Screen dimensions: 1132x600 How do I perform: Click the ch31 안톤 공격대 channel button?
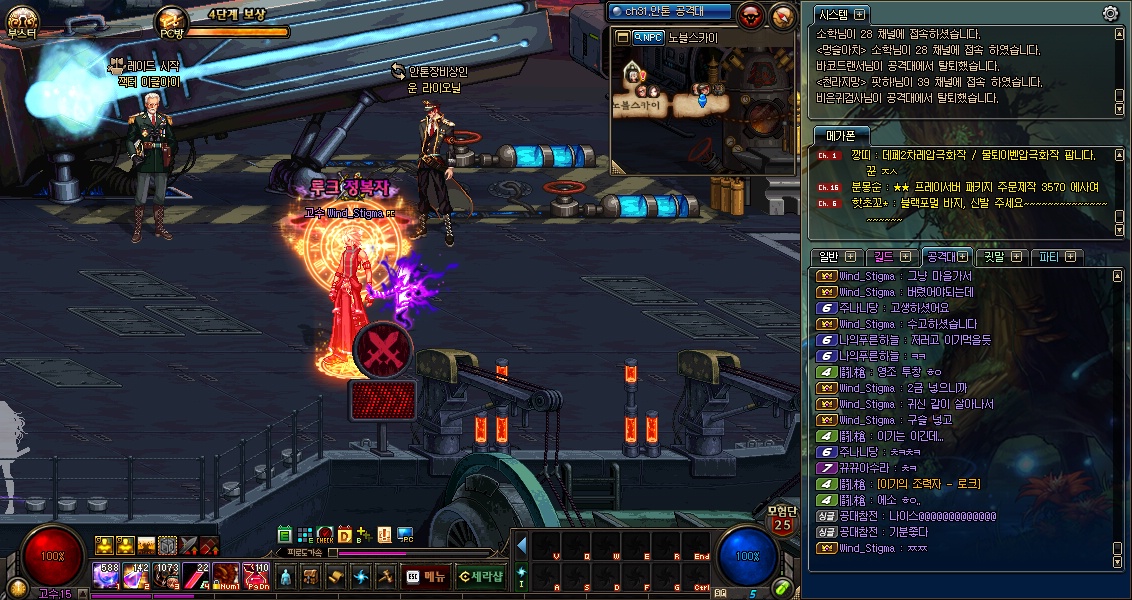click(x=670, y=11)
